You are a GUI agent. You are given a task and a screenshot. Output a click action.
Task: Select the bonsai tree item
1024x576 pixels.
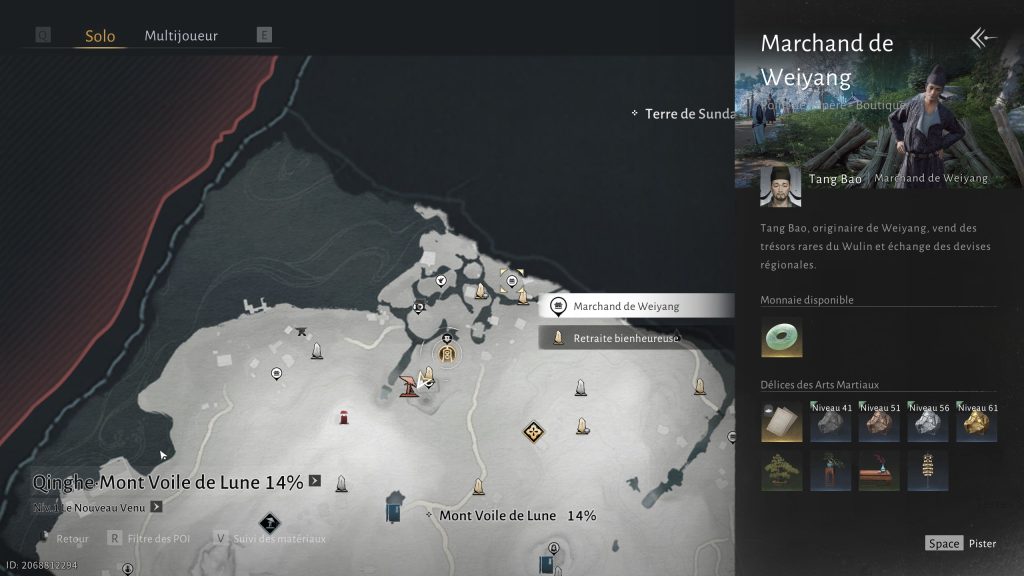[781, 470]
